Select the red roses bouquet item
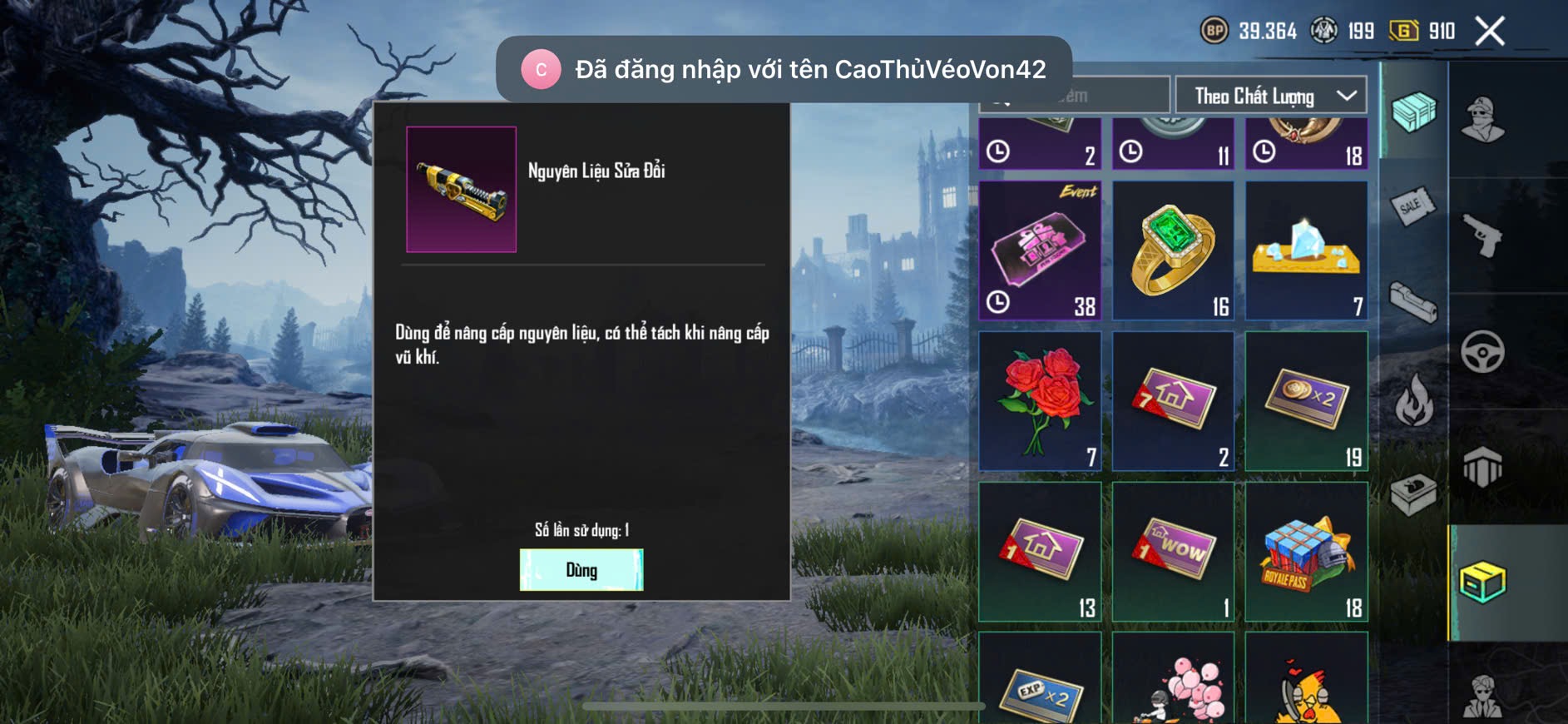Screen dimensions: 1568x724 [x=1040, y=401]
